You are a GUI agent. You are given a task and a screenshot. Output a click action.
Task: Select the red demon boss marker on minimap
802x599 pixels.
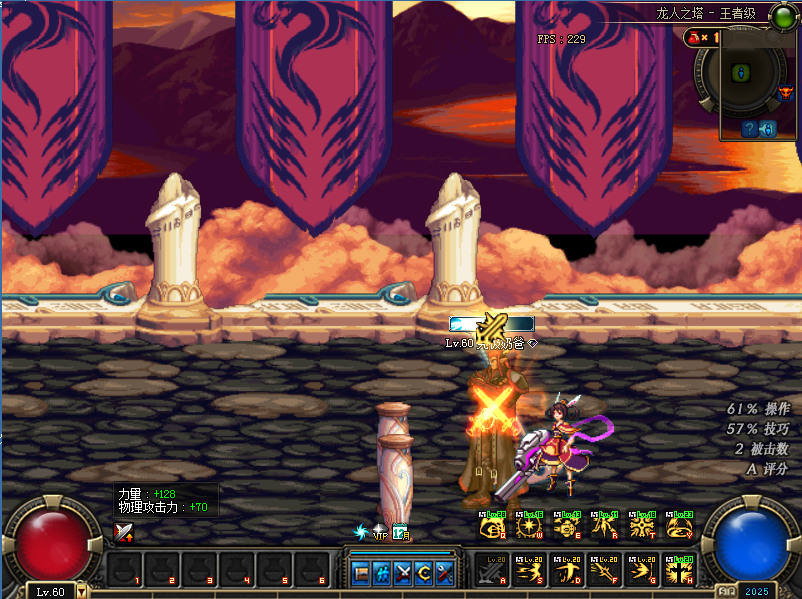pos(785,95)
